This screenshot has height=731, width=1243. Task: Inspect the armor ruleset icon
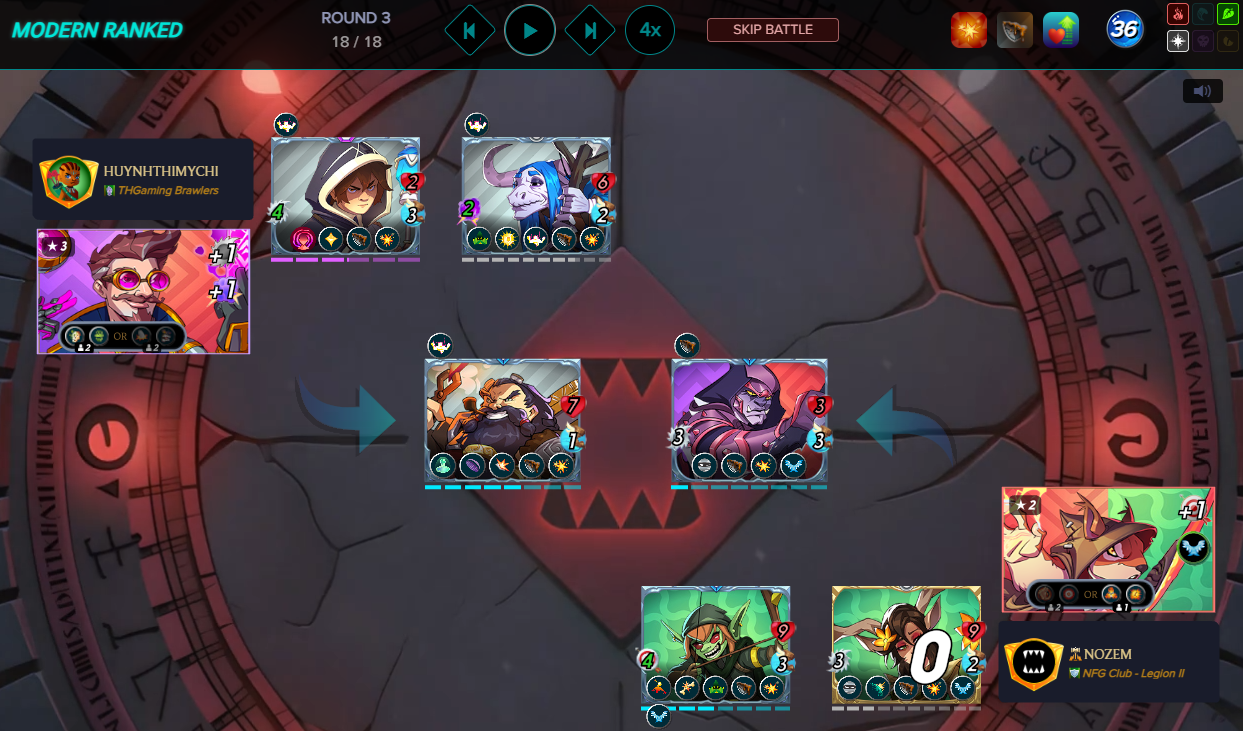click(x=1015, y=30)
